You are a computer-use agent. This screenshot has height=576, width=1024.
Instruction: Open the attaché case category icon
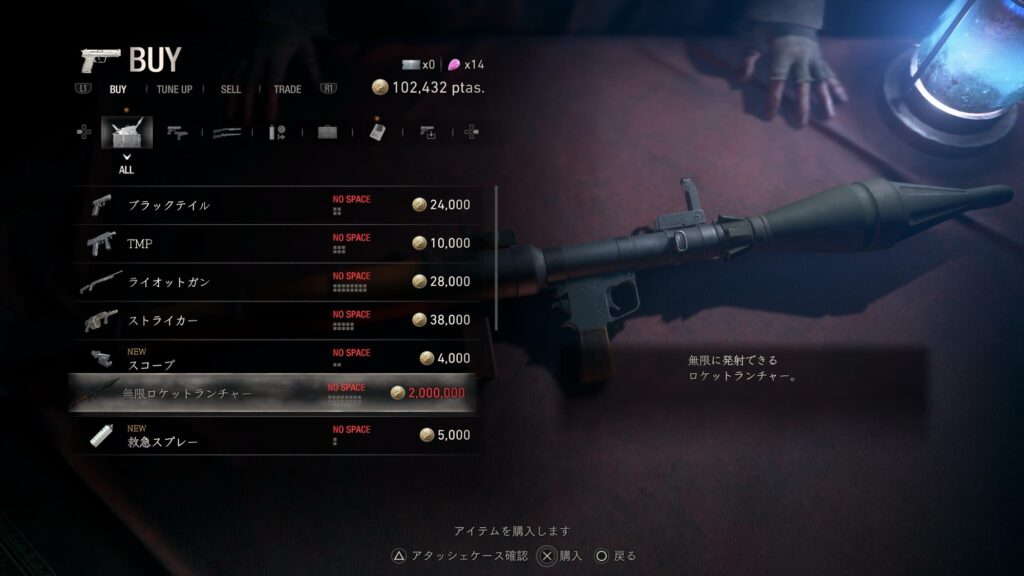(x=327, y=132)
